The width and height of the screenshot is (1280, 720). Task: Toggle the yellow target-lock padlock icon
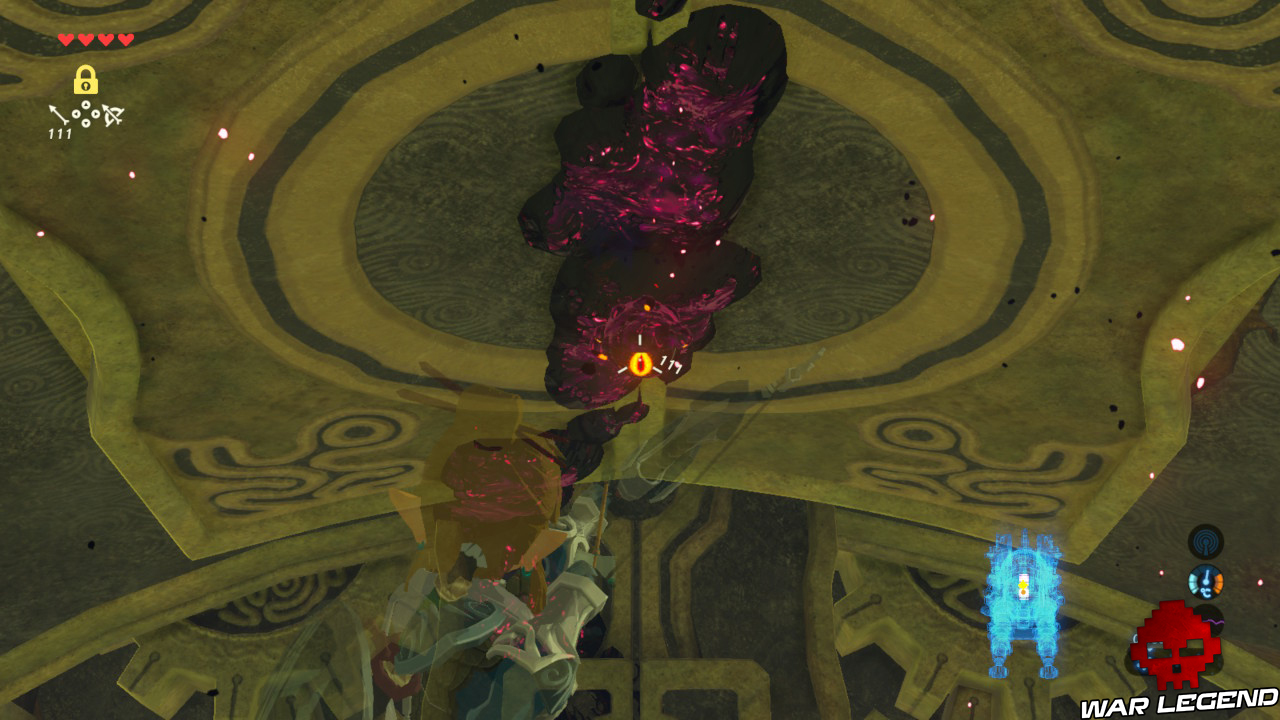coord(85,81)
